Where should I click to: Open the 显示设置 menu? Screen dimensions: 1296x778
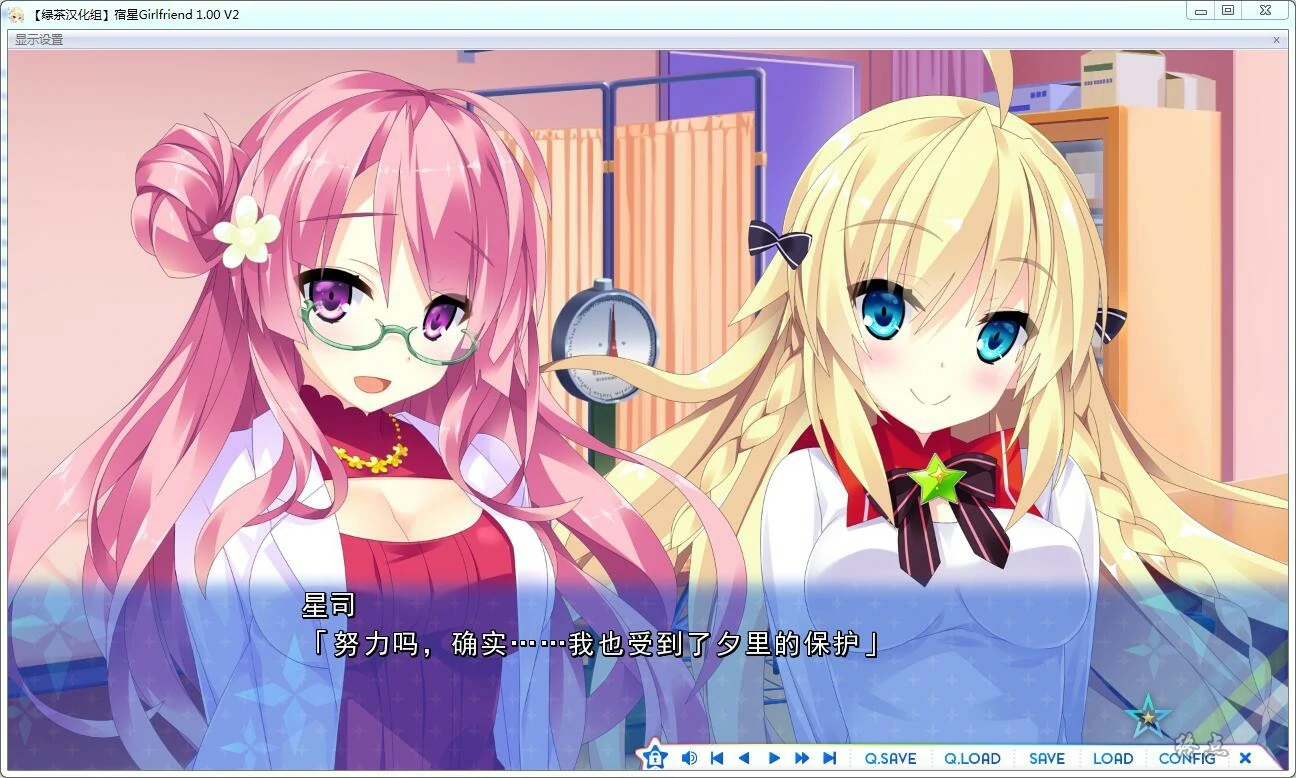click(x=38, y=39)
